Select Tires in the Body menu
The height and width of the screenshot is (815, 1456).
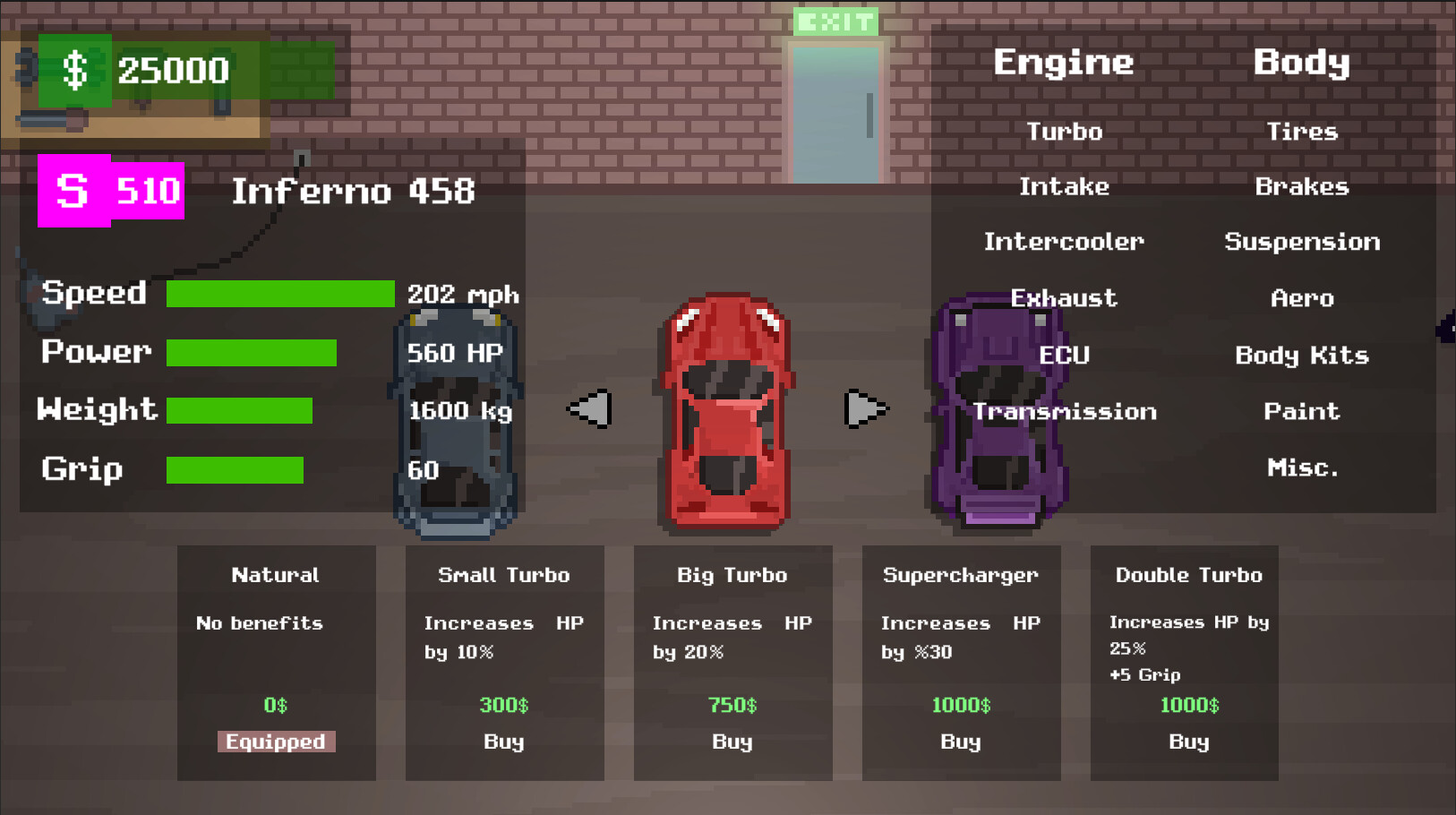(x=1302, y=131)
